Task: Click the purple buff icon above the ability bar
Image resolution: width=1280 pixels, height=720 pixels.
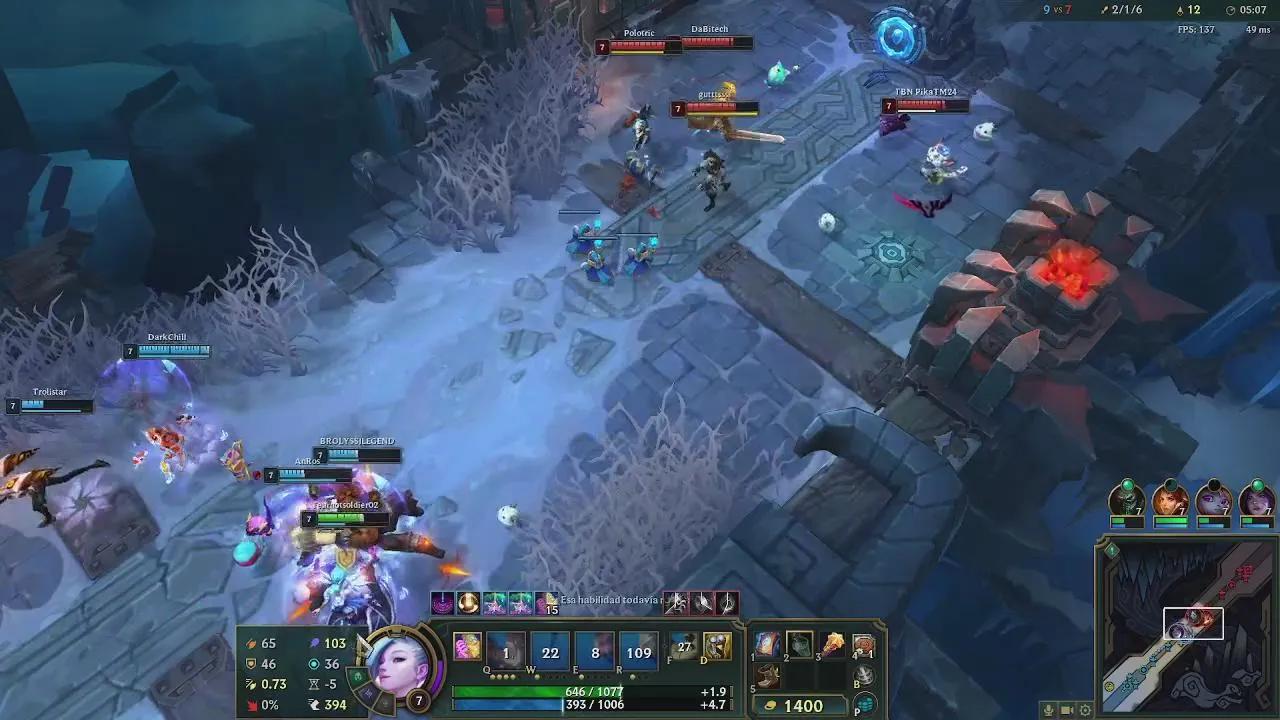Action: pyautogui.click(x=442, y=603)
